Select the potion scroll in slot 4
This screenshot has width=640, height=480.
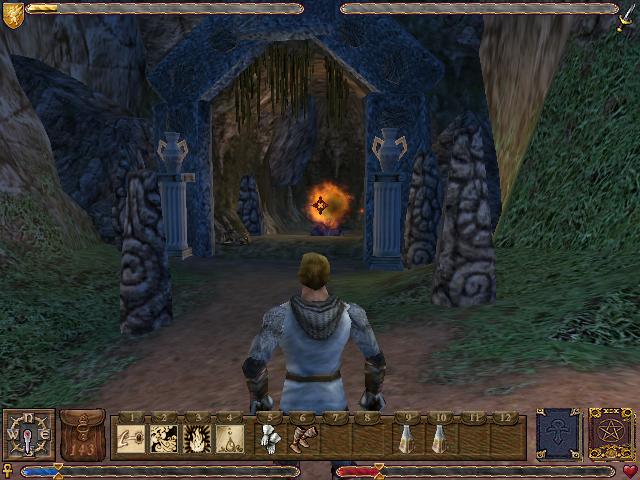click(x=230, y=438)
